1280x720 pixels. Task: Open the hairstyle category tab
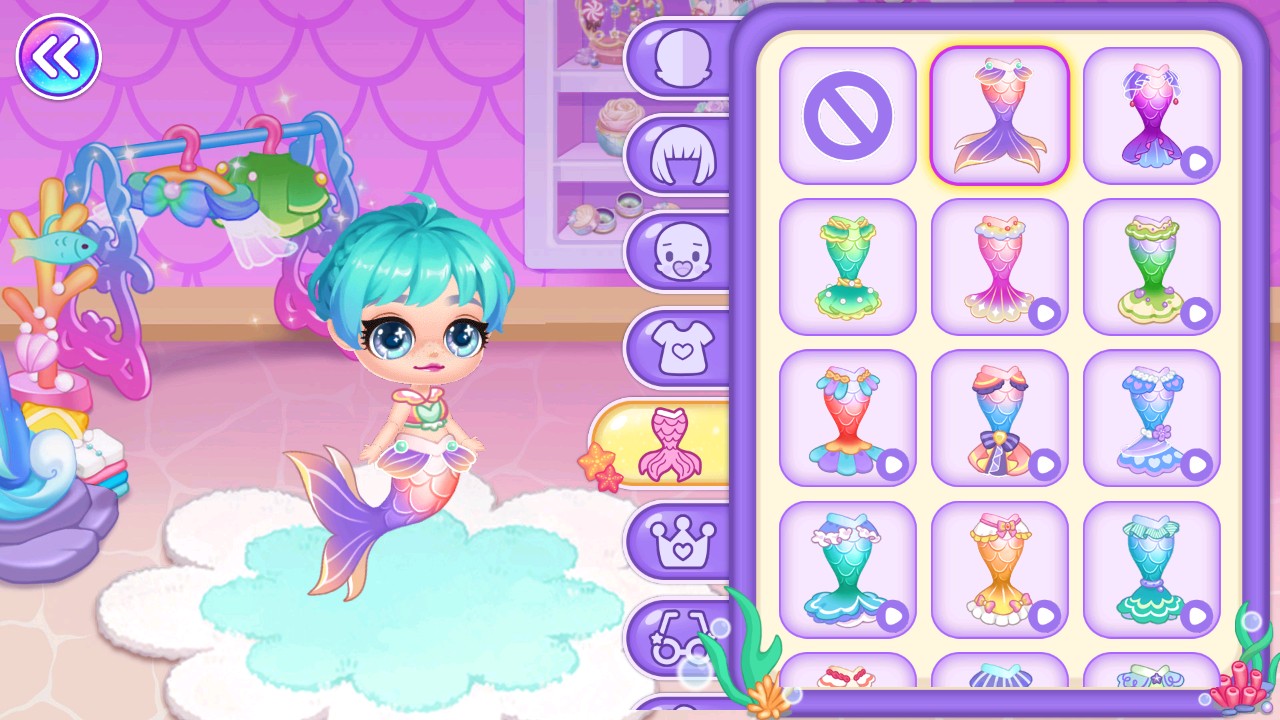[x=682, y=155]
